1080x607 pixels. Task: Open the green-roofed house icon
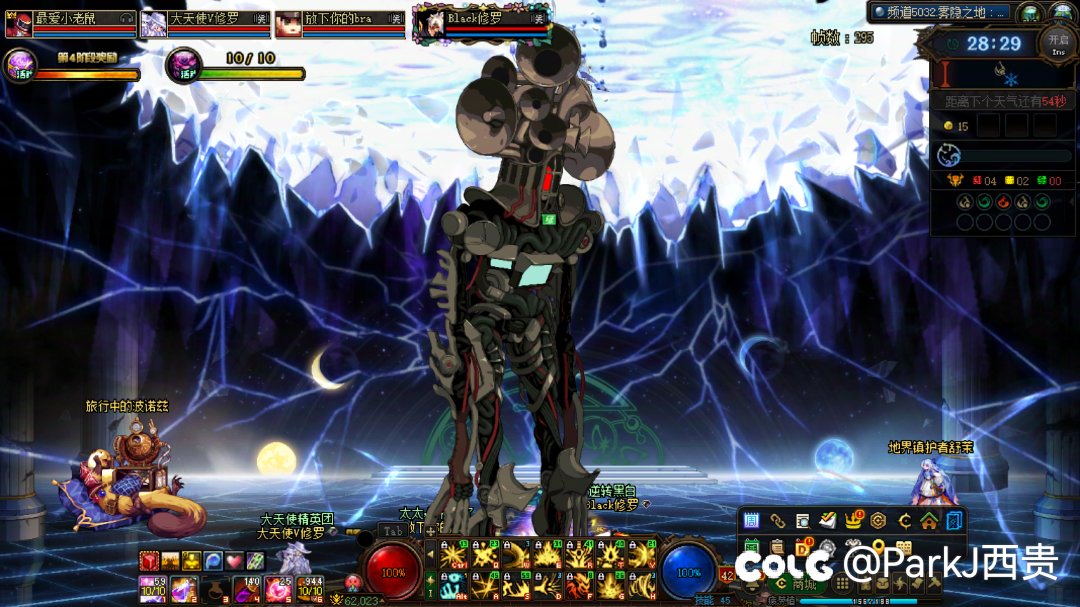tap(929, 520)
